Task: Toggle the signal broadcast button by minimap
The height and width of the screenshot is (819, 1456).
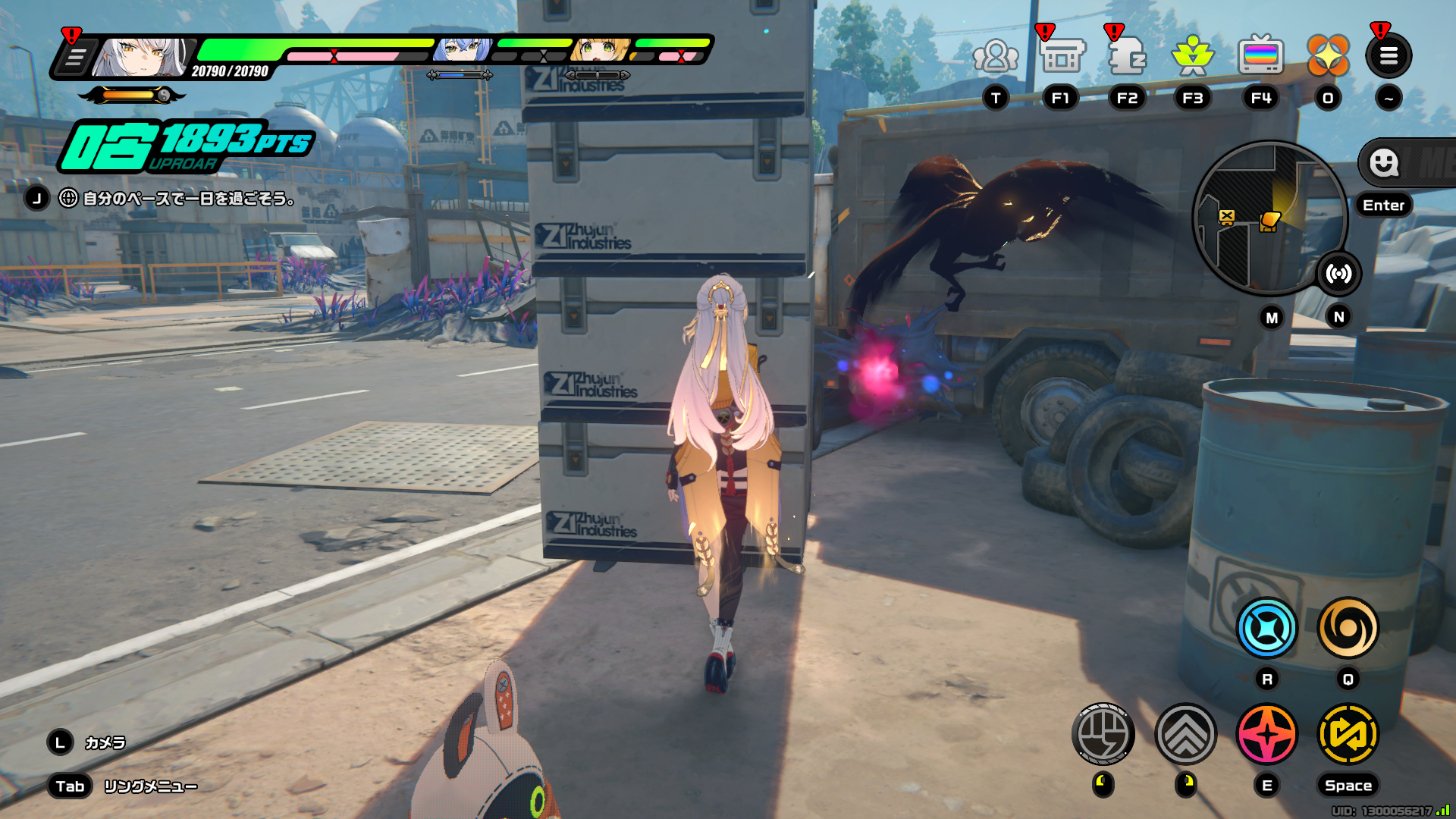Action: click(1339, 274)
